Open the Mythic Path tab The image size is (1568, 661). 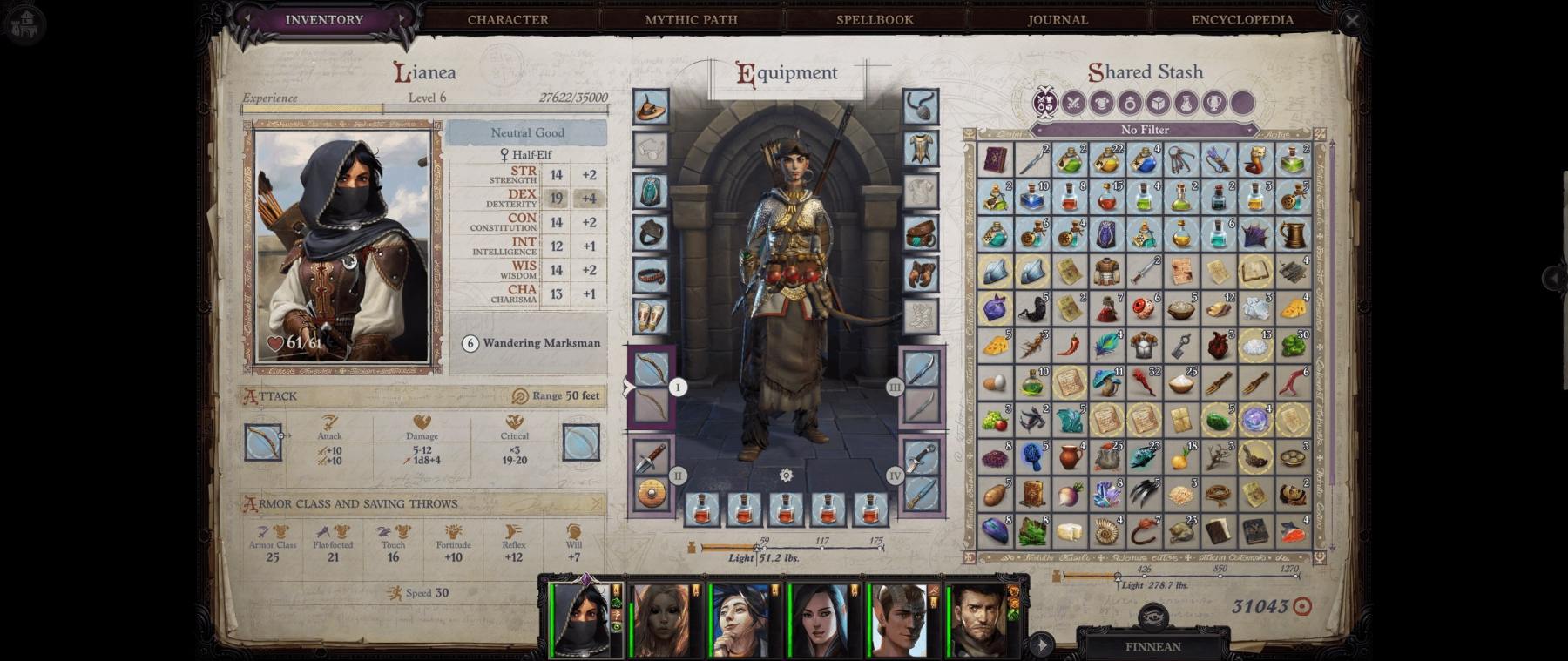pos(691,19)
